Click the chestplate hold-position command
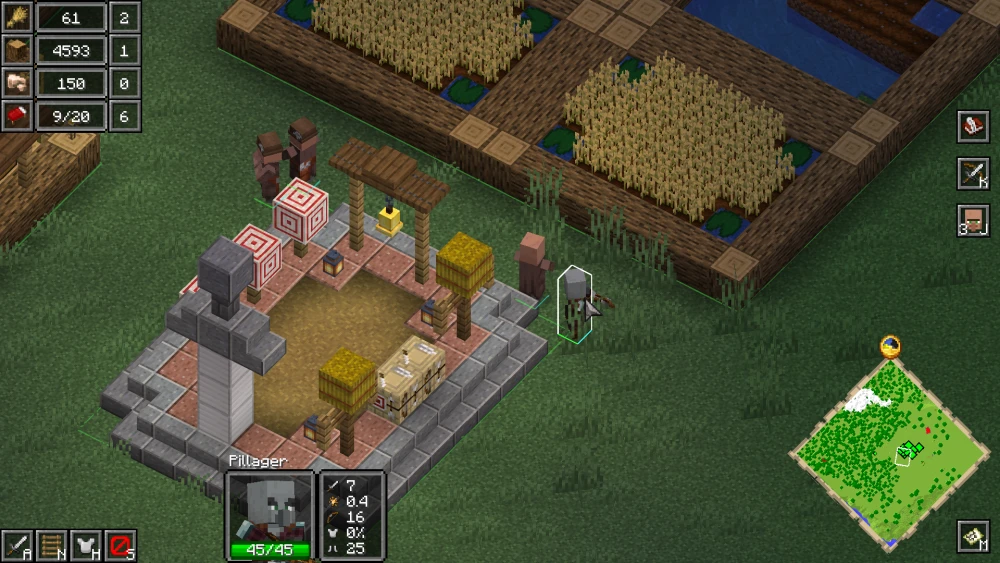 tap(86, 545)
